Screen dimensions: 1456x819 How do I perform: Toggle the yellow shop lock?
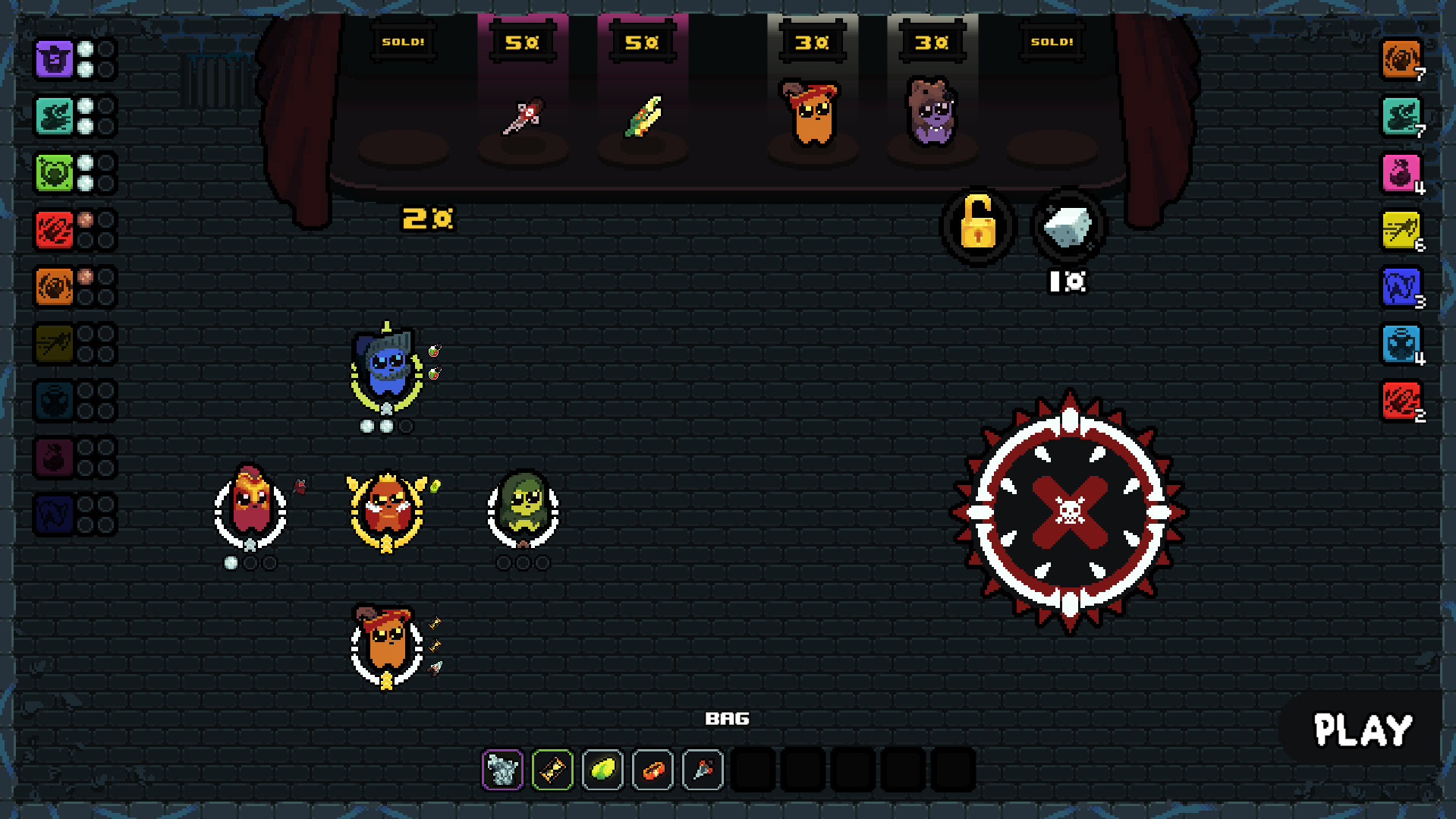point(977,225)
